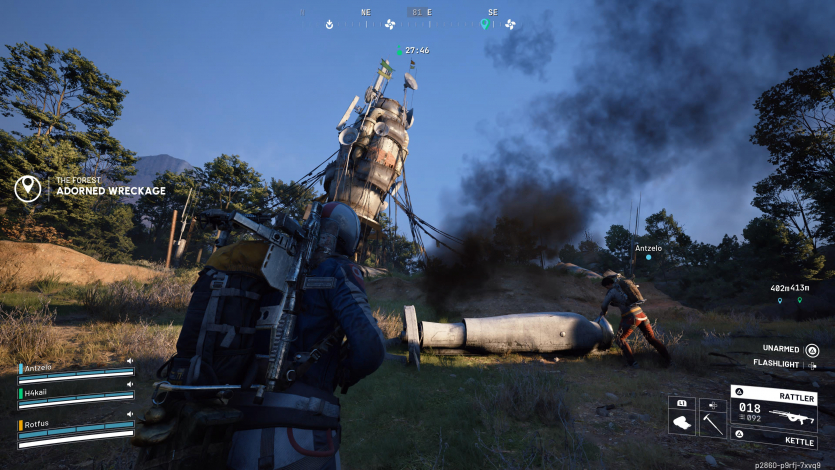Switch to the Kettle weapon slot
This screenshot has height=470, width=835.
tap(773, 439)
